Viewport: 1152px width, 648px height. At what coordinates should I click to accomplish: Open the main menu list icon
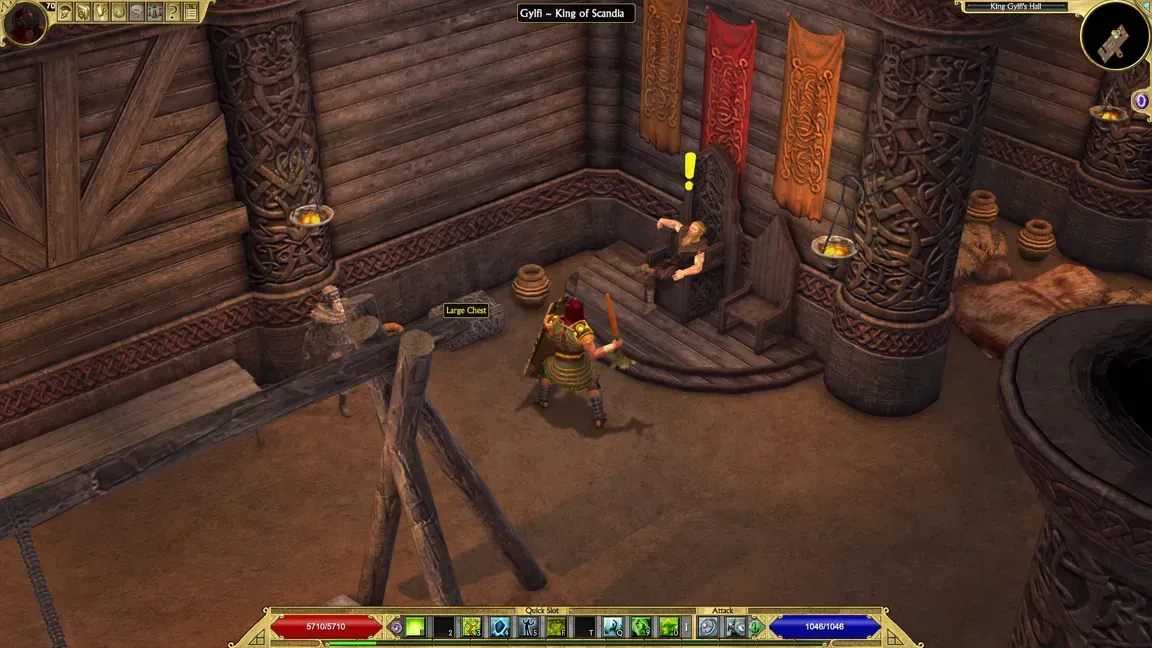191,12
